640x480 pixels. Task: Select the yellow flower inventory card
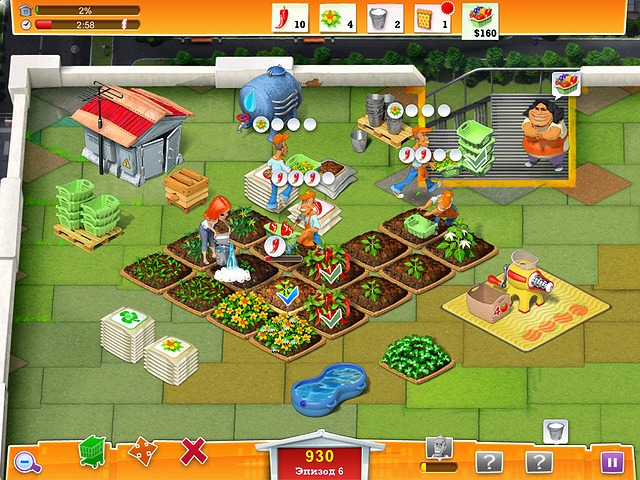[335, 18]
